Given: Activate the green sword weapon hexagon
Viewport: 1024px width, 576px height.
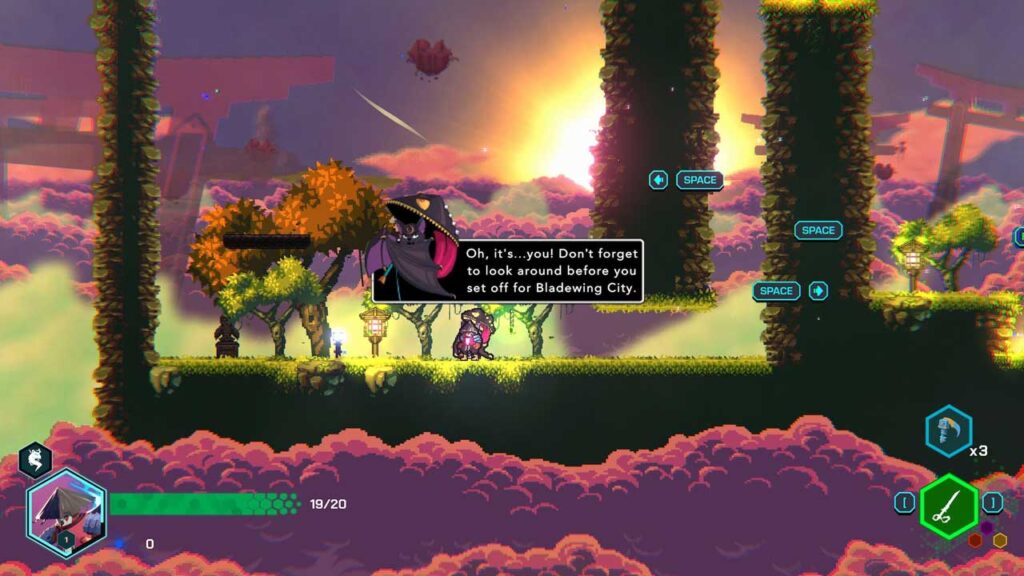Looking at the screenshot, I should pos(948,507).
